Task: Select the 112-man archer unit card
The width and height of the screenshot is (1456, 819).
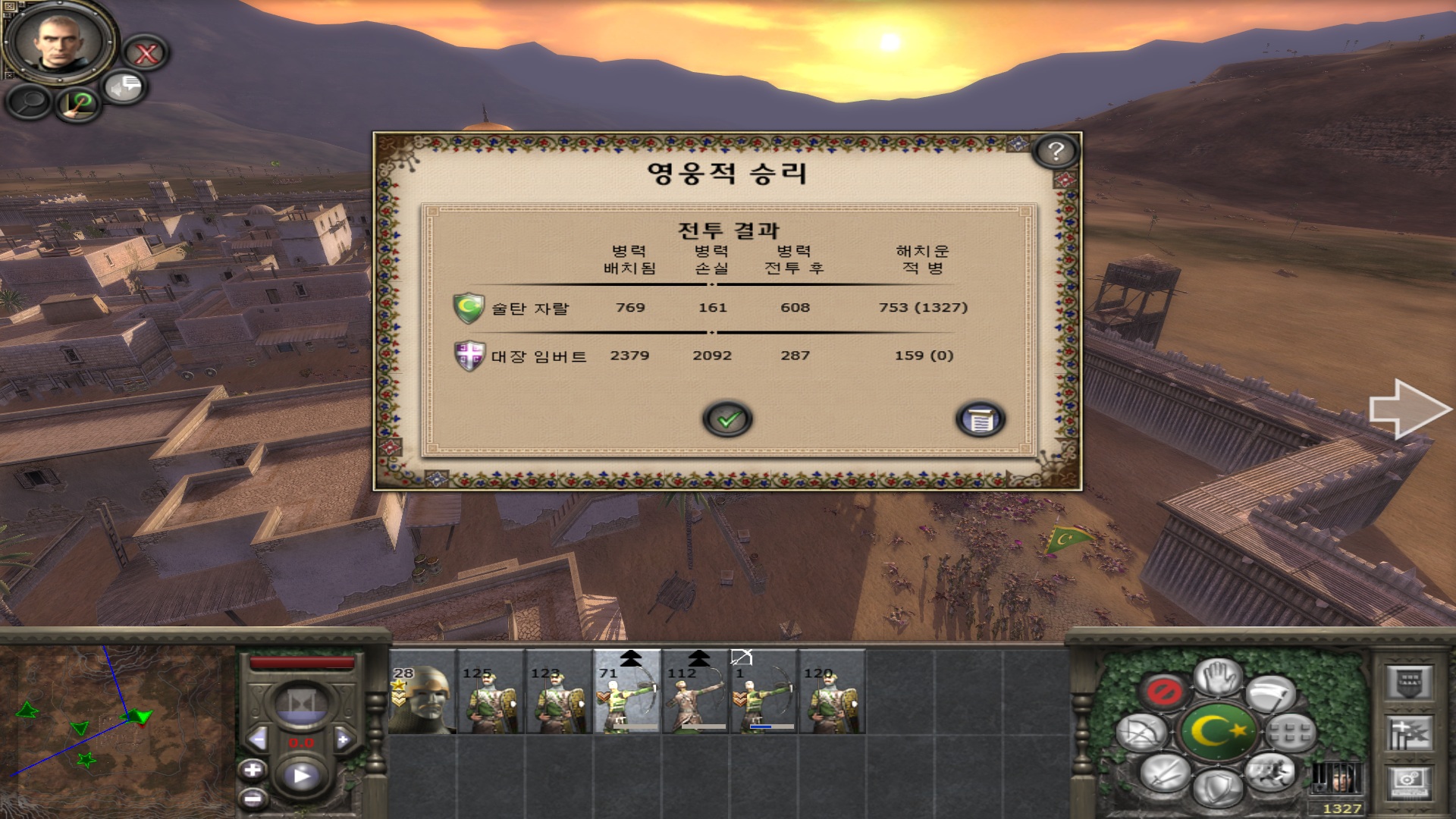Action: pos(695,692)
